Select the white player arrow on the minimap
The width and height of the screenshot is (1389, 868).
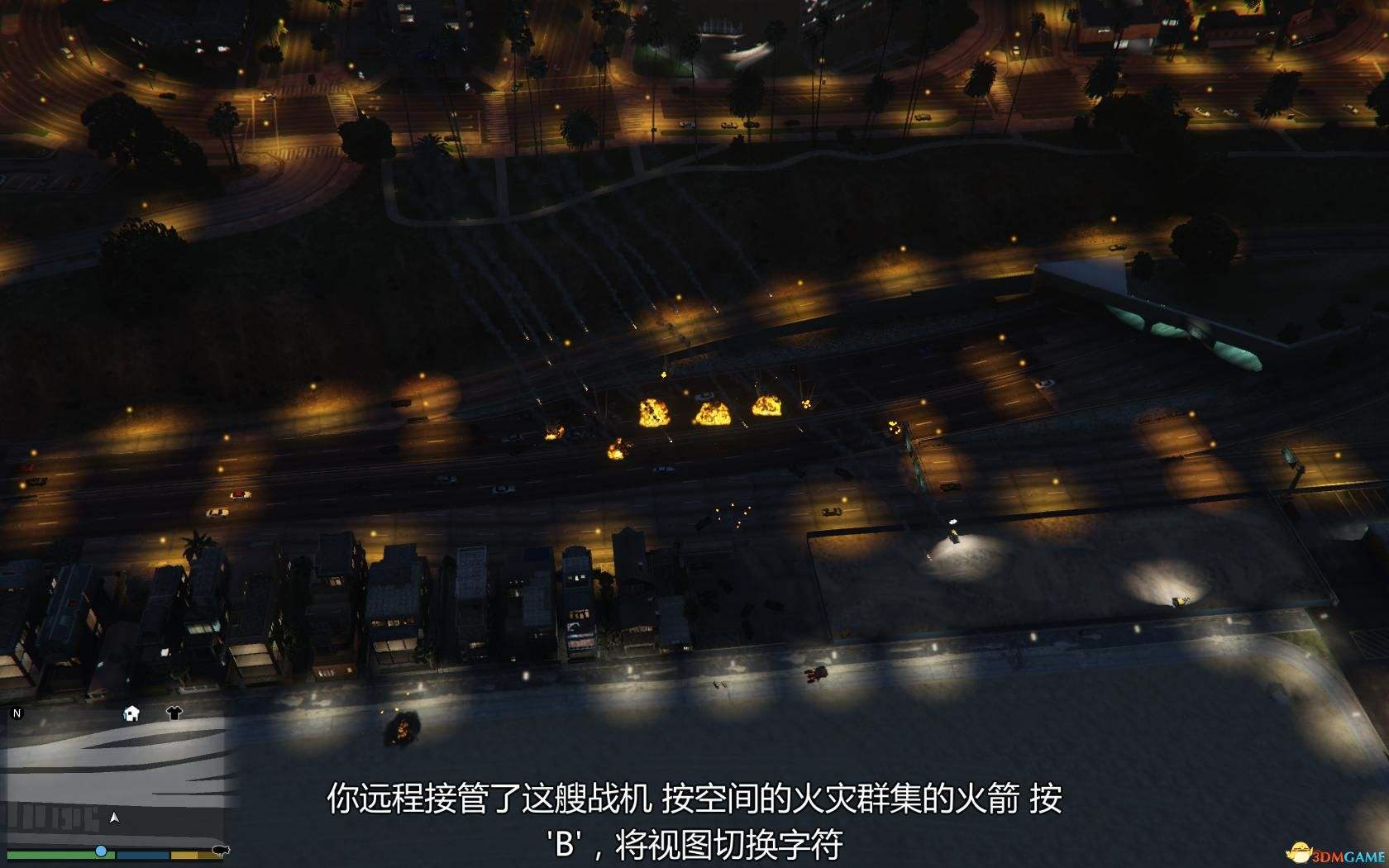pyautogui.click(x=114, y=818)
